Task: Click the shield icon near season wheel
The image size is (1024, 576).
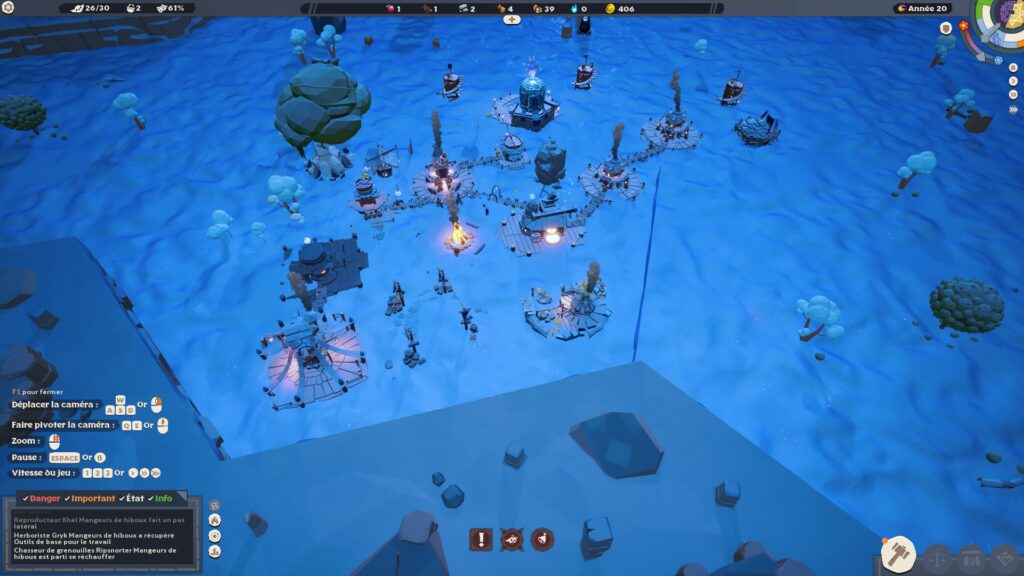Action: click(945, 29)
